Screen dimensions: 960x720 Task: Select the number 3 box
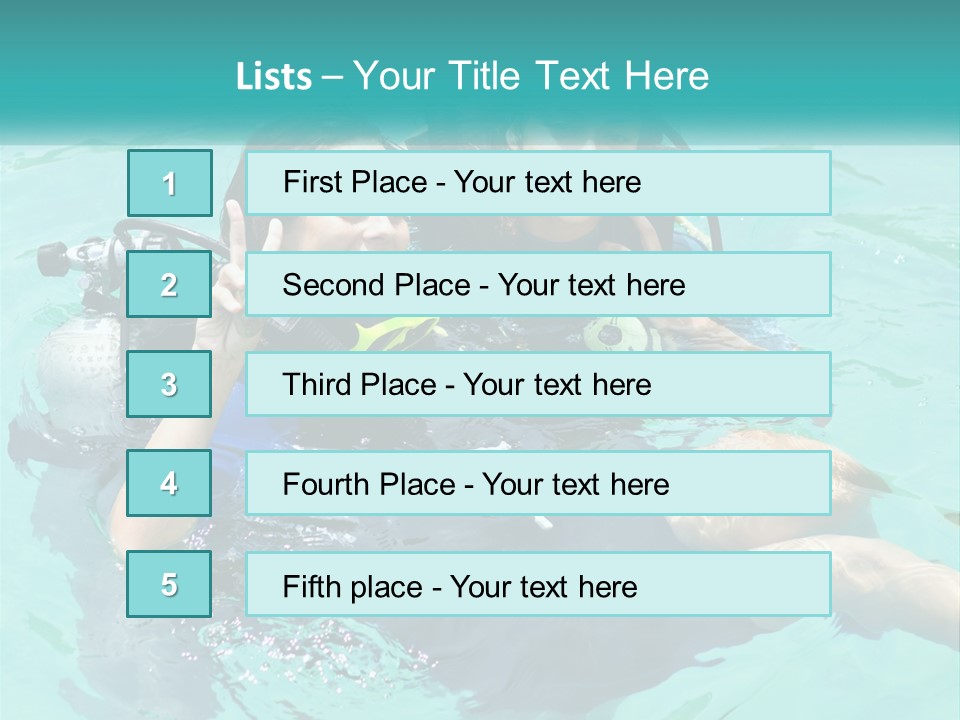(170, 384)
